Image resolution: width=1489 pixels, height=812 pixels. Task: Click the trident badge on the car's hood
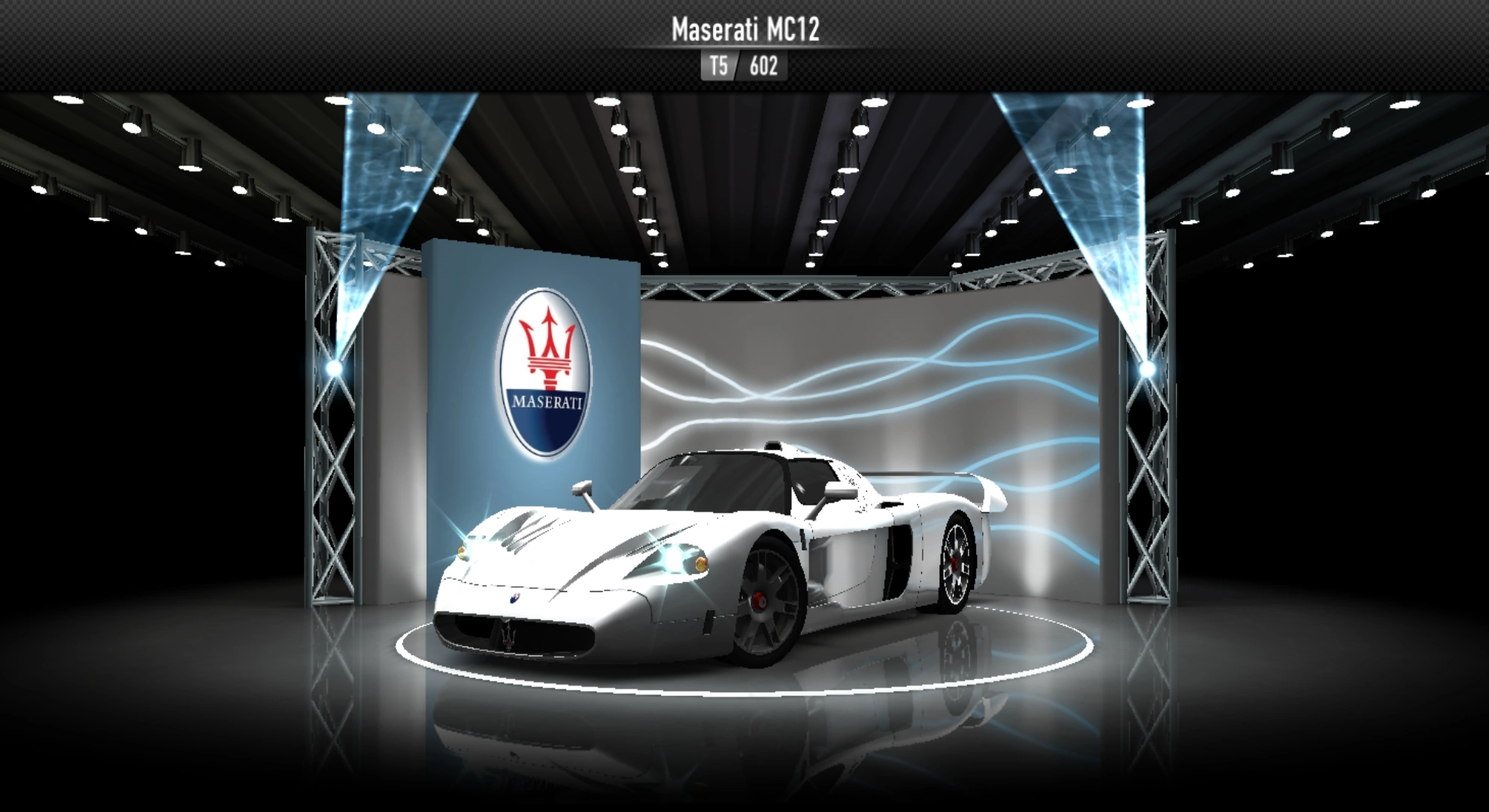click(514, 600)
